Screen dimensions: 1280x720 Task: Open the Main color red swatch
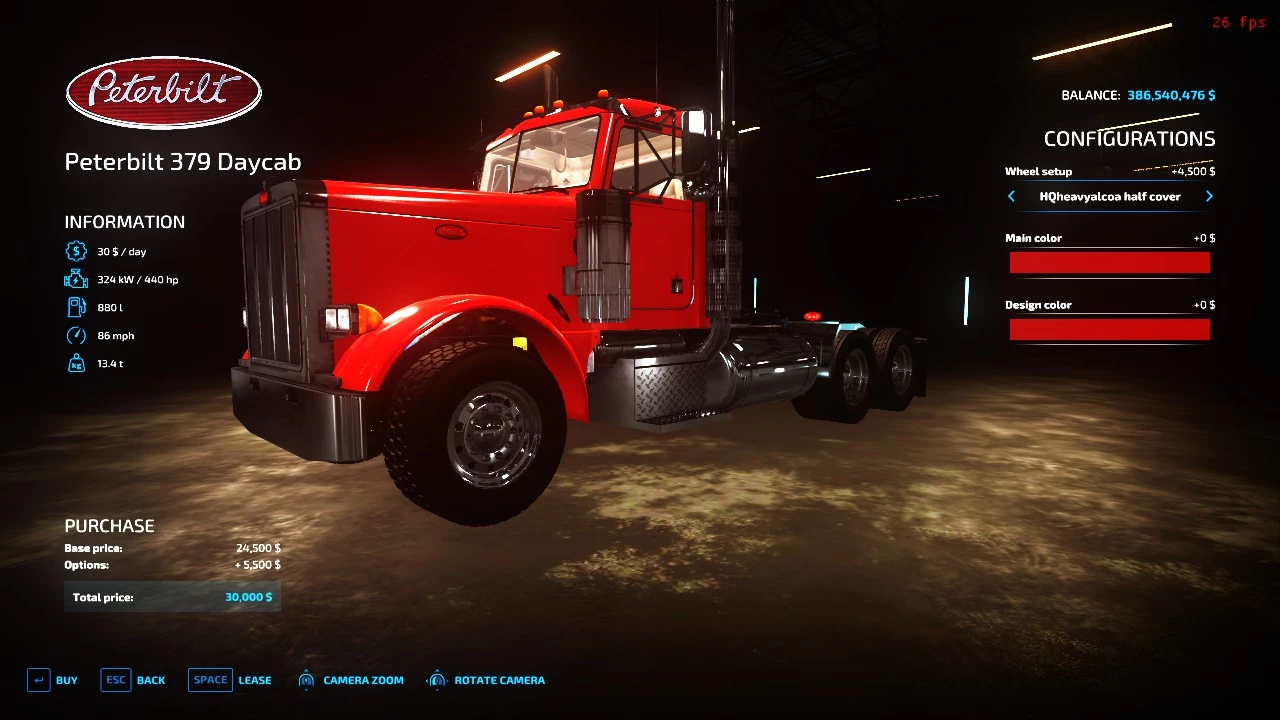(1109, 263)
